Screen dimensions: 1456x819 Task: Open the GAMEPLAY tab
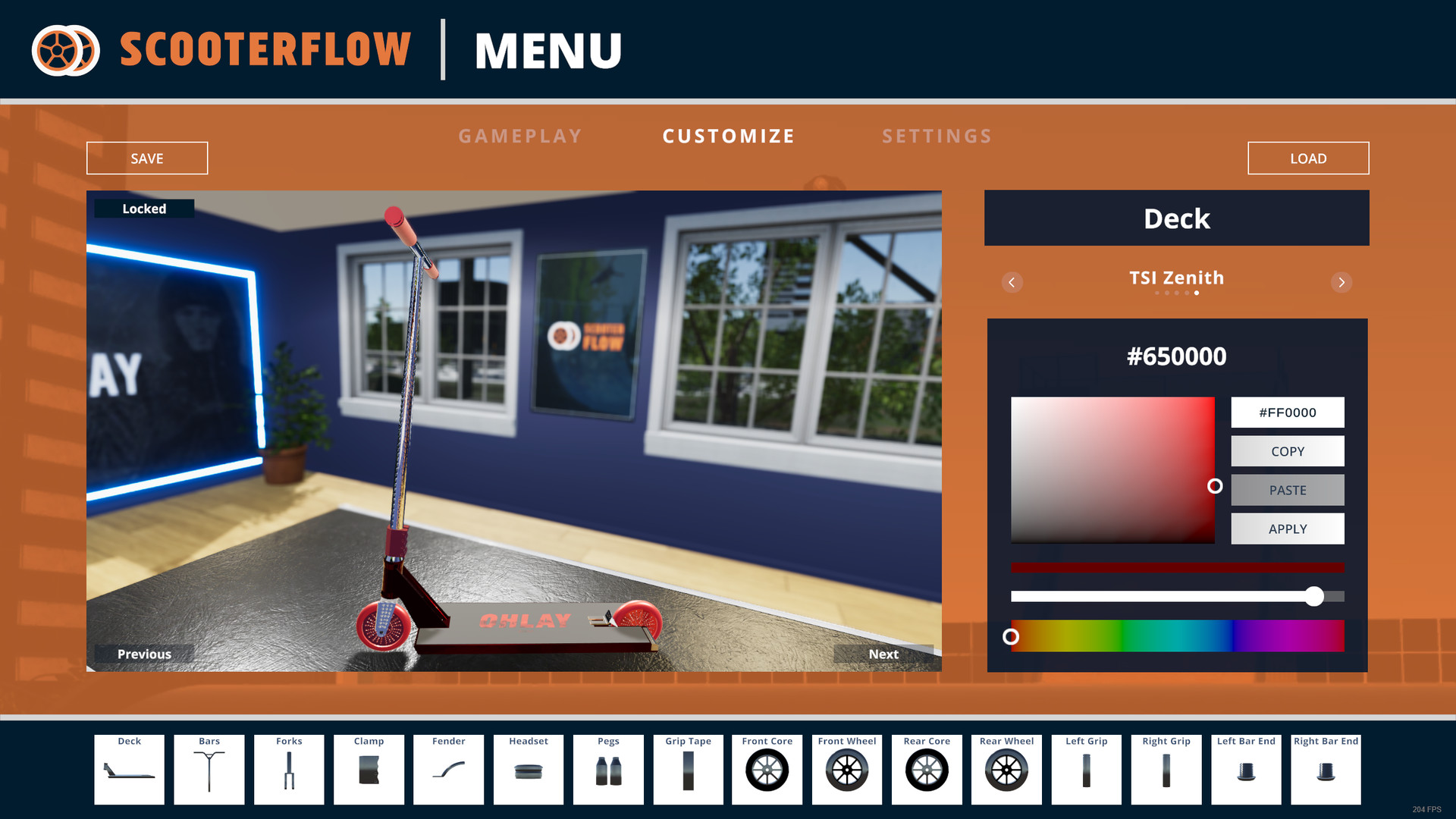[x=520, y=136]
